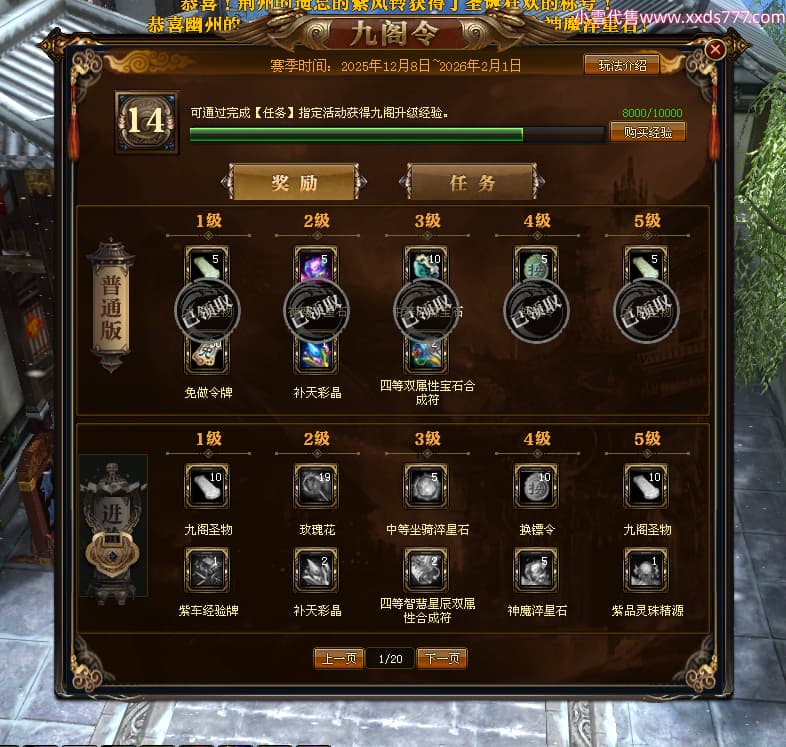Select the 玫瑰花 reward icon
Screen dimensions: 786x747
click(317, 486)
